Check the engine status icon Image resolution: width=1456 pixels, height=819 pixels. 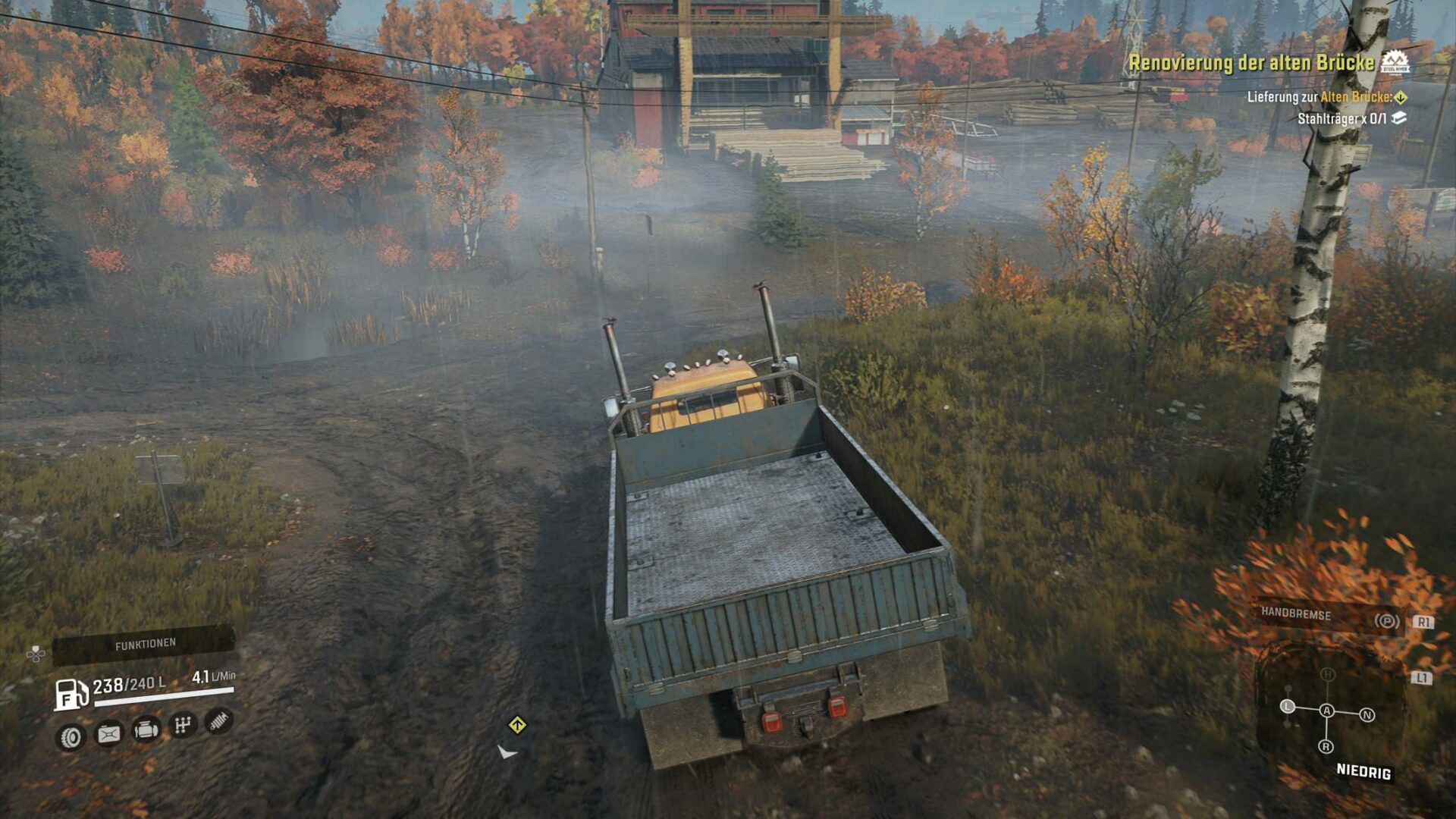146,730
